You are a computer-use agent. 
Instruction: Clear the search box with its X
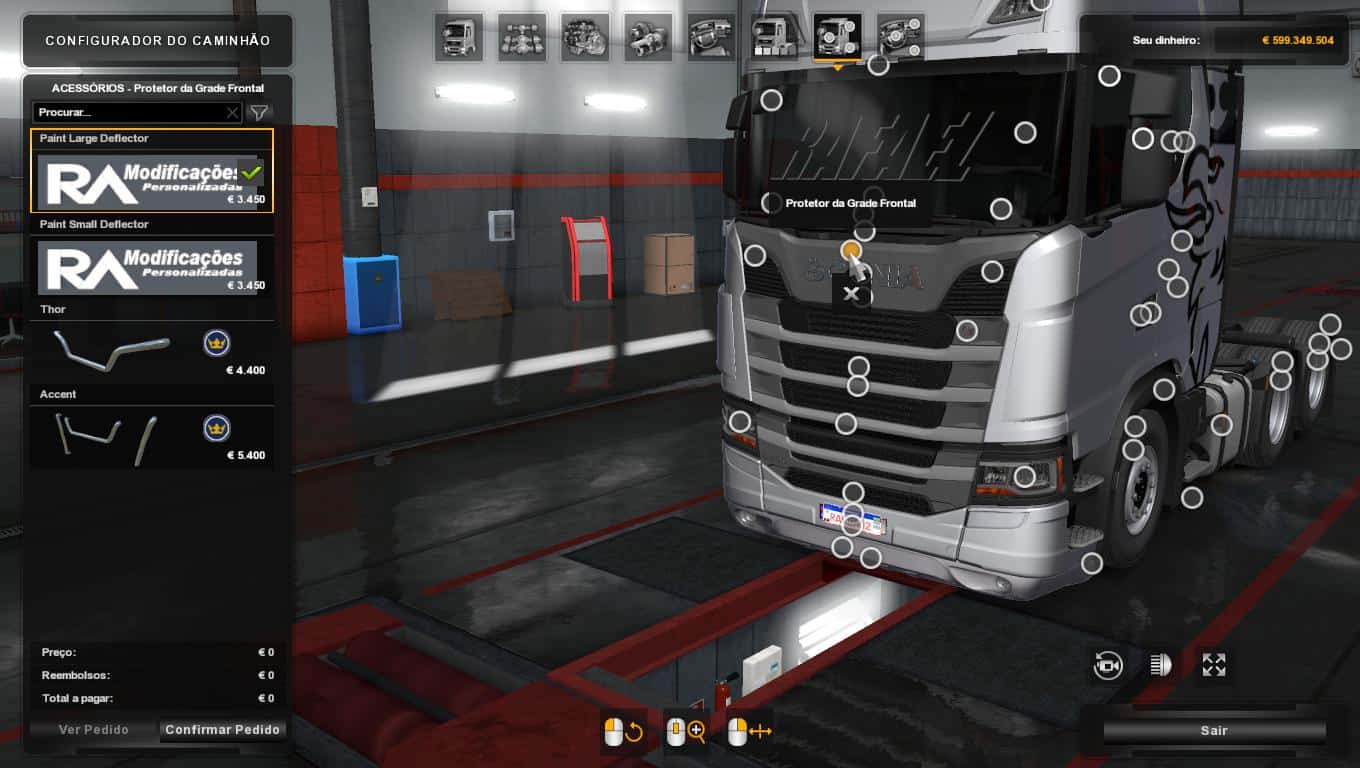pos(233,113)
